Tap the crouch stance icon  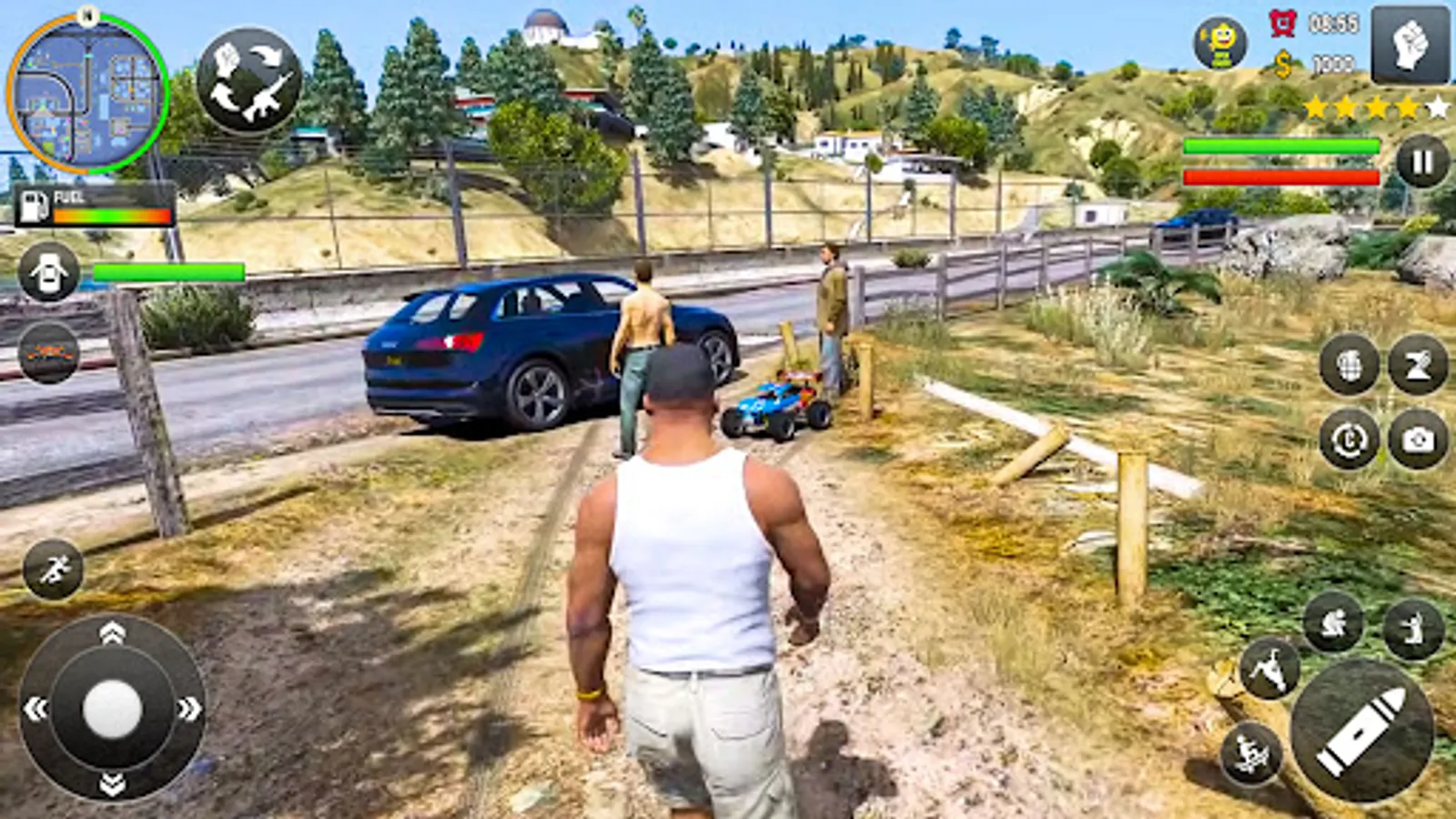(x=1333, y=626)
